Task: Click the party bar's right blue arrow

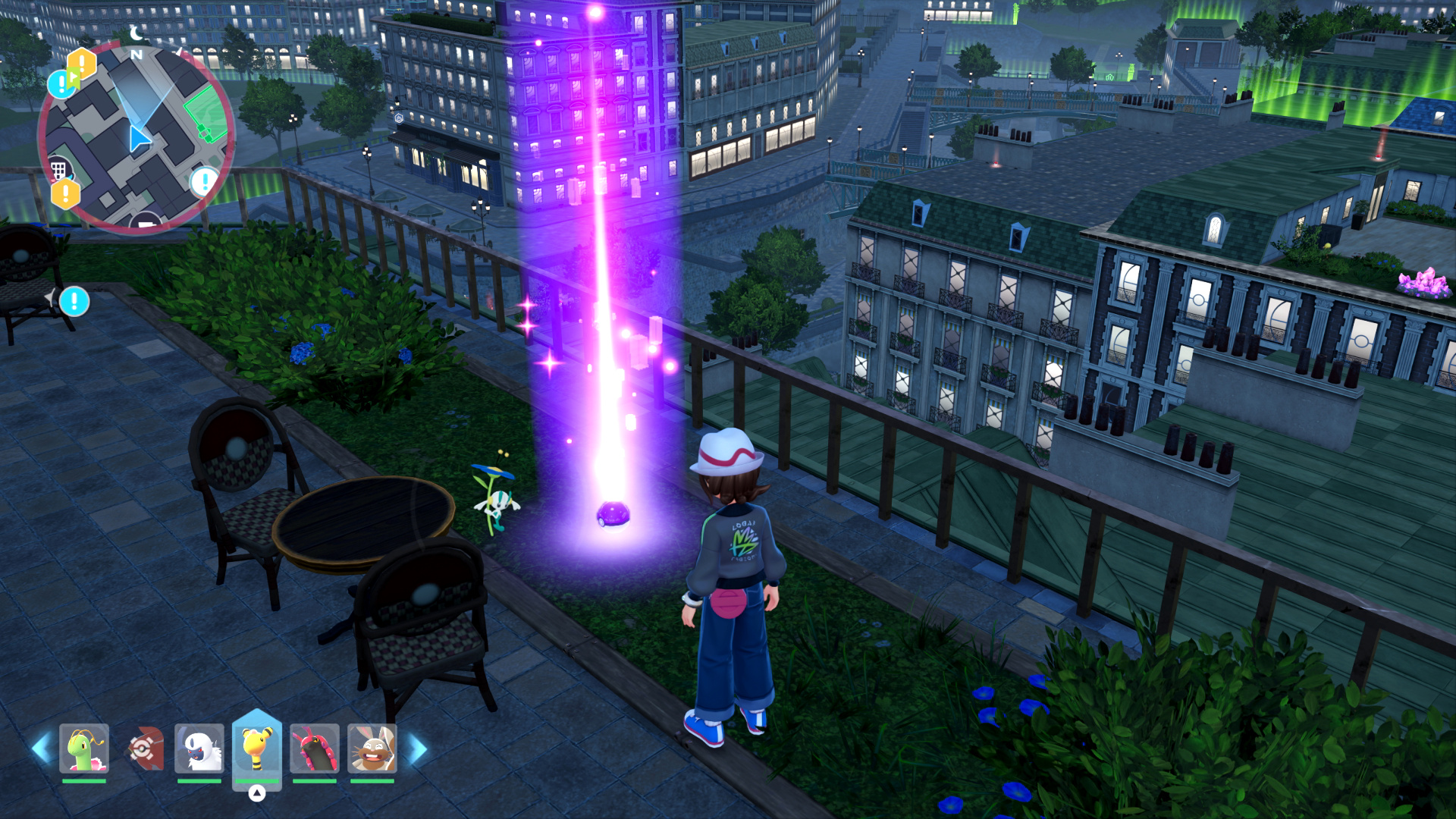Action: point(416,749)
